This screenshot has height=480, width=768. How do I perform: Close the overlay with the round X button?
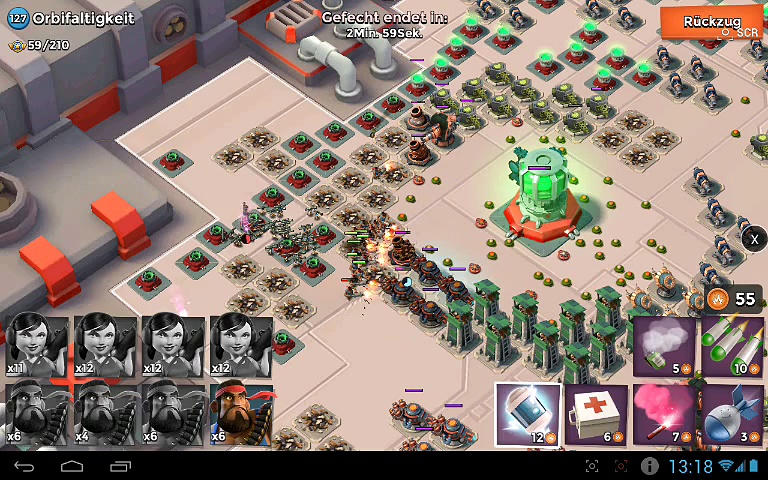754,239
